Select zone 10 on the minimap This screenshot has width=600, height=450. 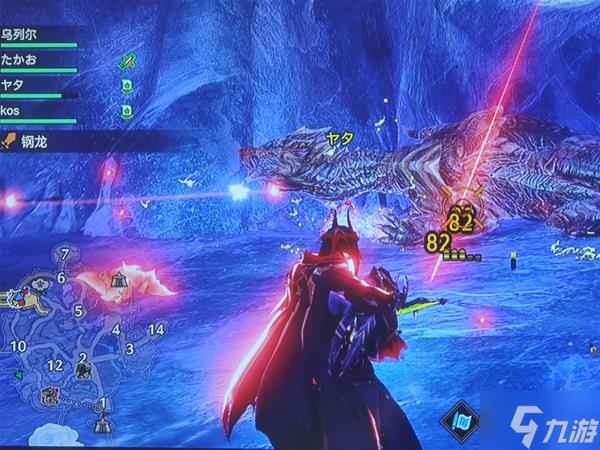18,346
